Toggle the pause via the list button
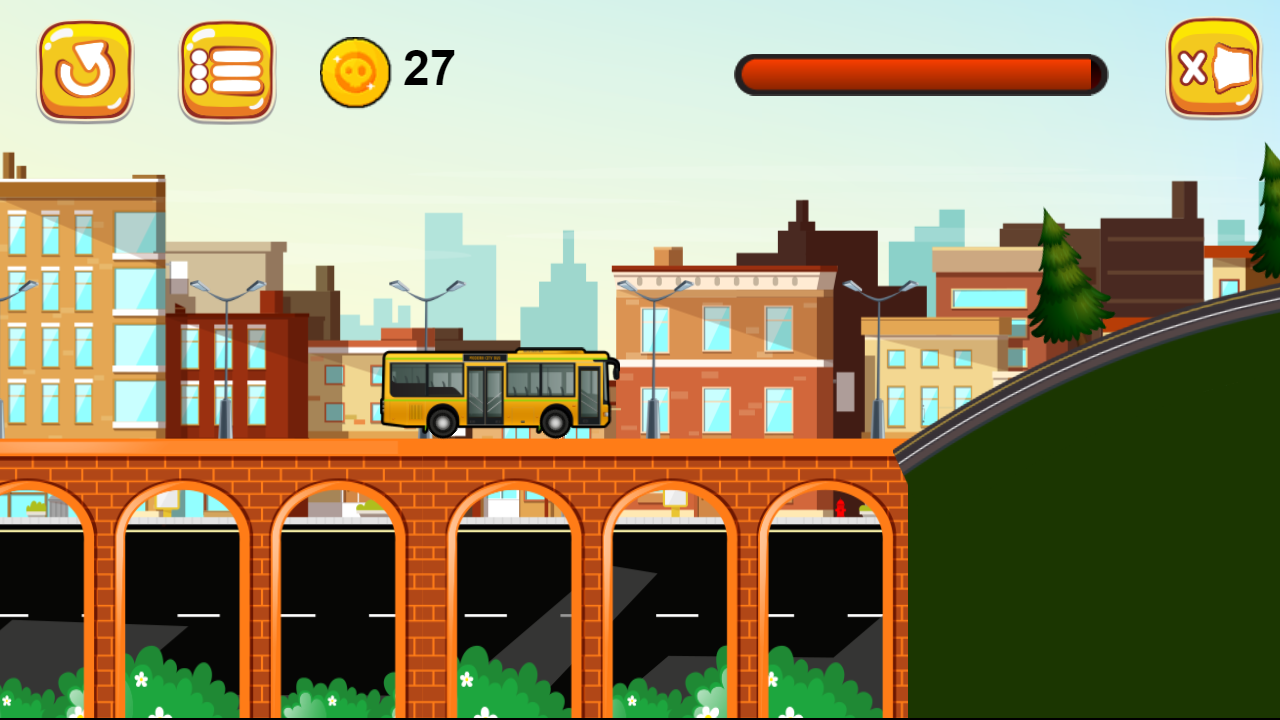Viewport: 1280px width, 720px height. 227,68
